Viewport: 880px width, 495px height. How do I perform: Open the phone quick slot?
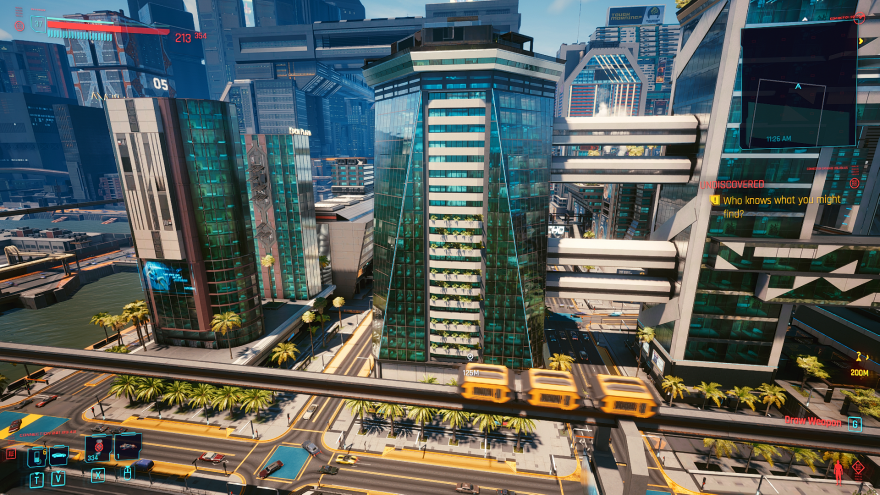pos(37,456)
